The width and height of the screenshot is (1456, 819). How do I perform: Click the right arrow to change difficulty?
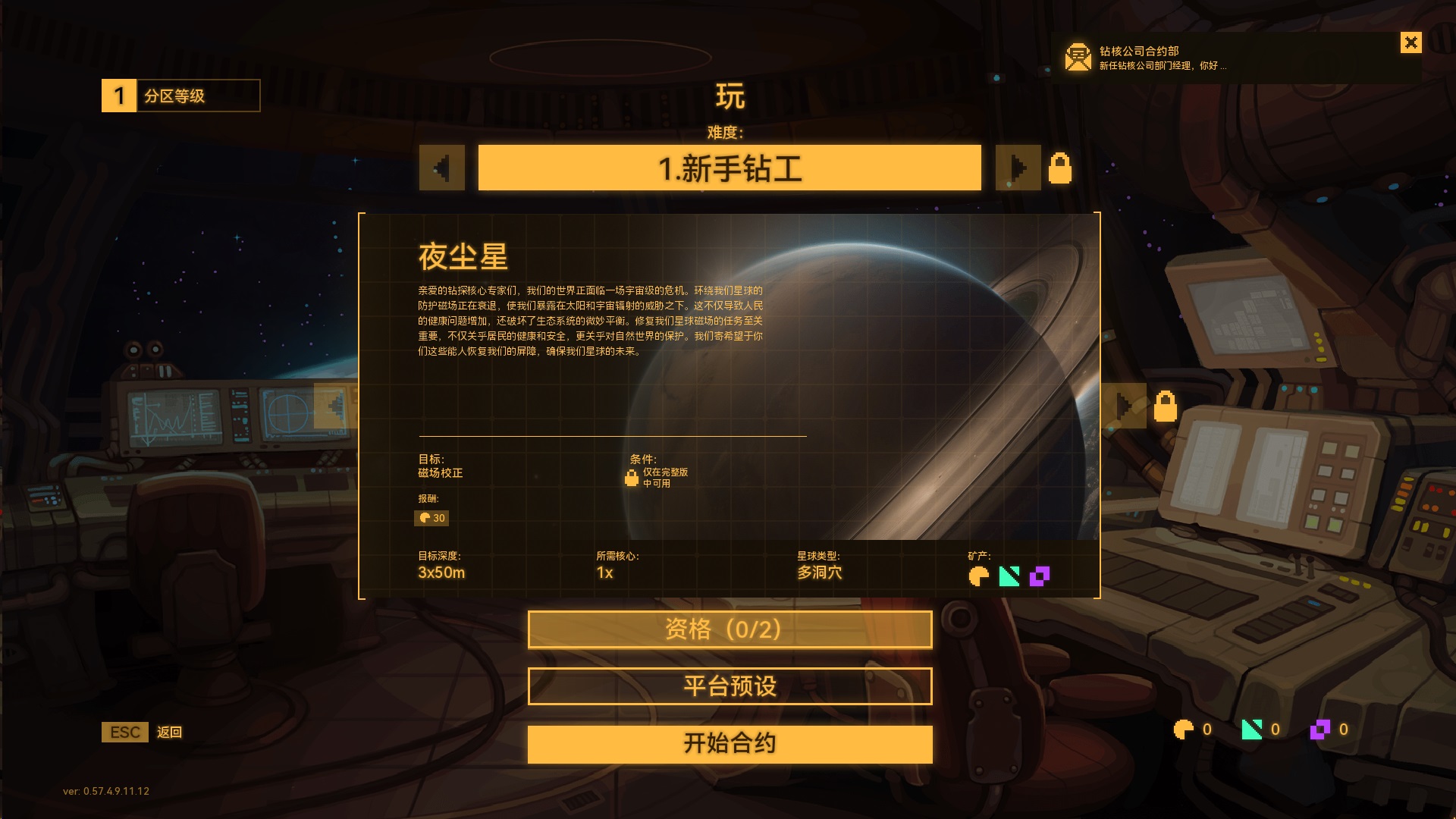pos(1018,168)
